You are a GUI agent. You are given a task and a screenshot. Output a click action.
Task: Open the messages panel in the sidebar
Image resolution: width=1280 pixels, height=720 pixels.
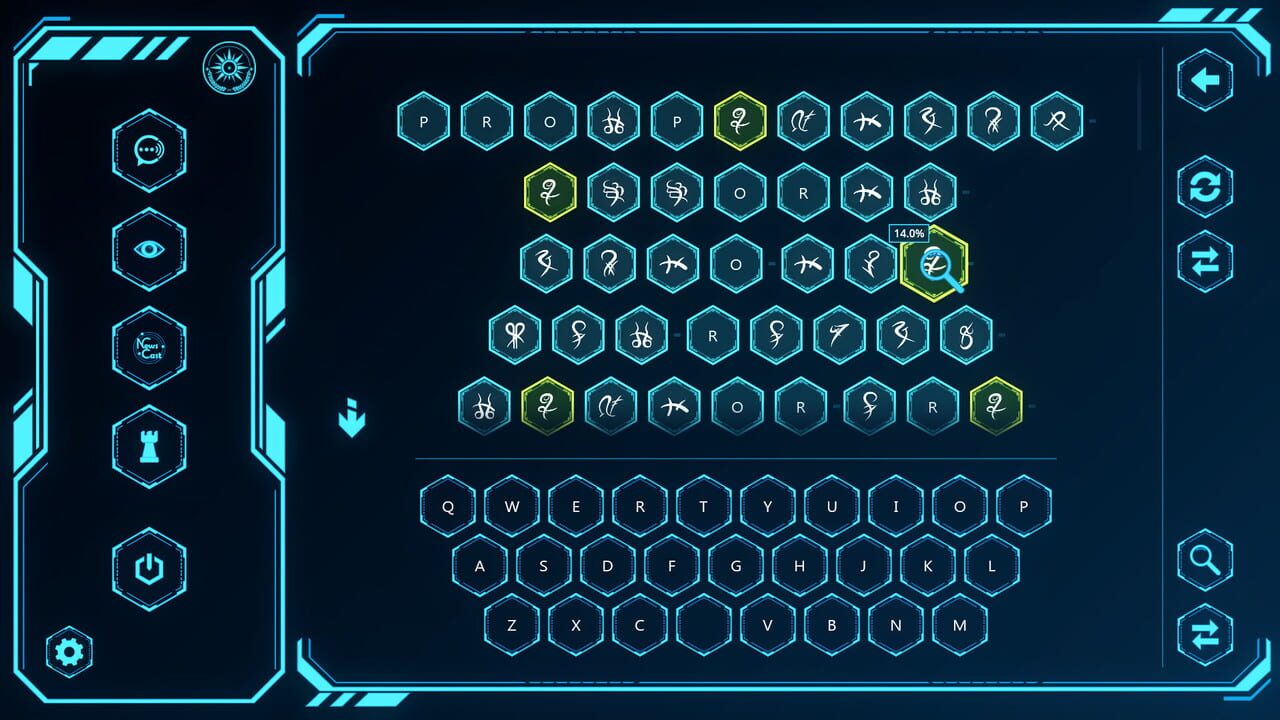(x=148, y=150)
